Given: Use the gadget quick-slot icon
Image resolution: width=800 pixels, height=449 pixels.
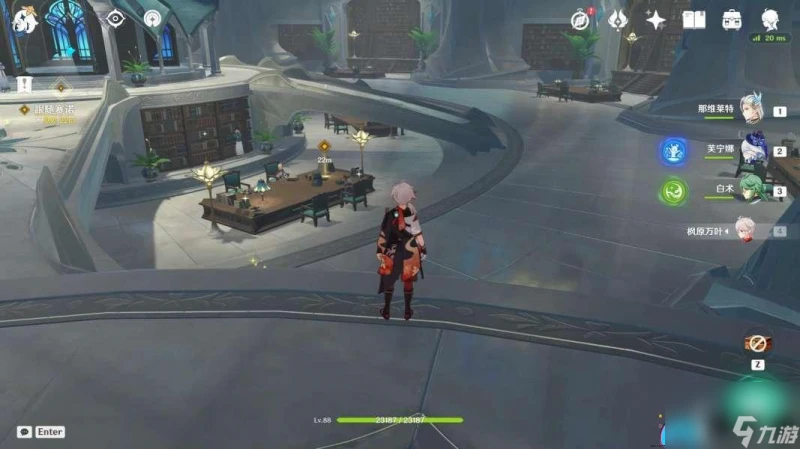Looking at the screenshot, I should [759, 343].
